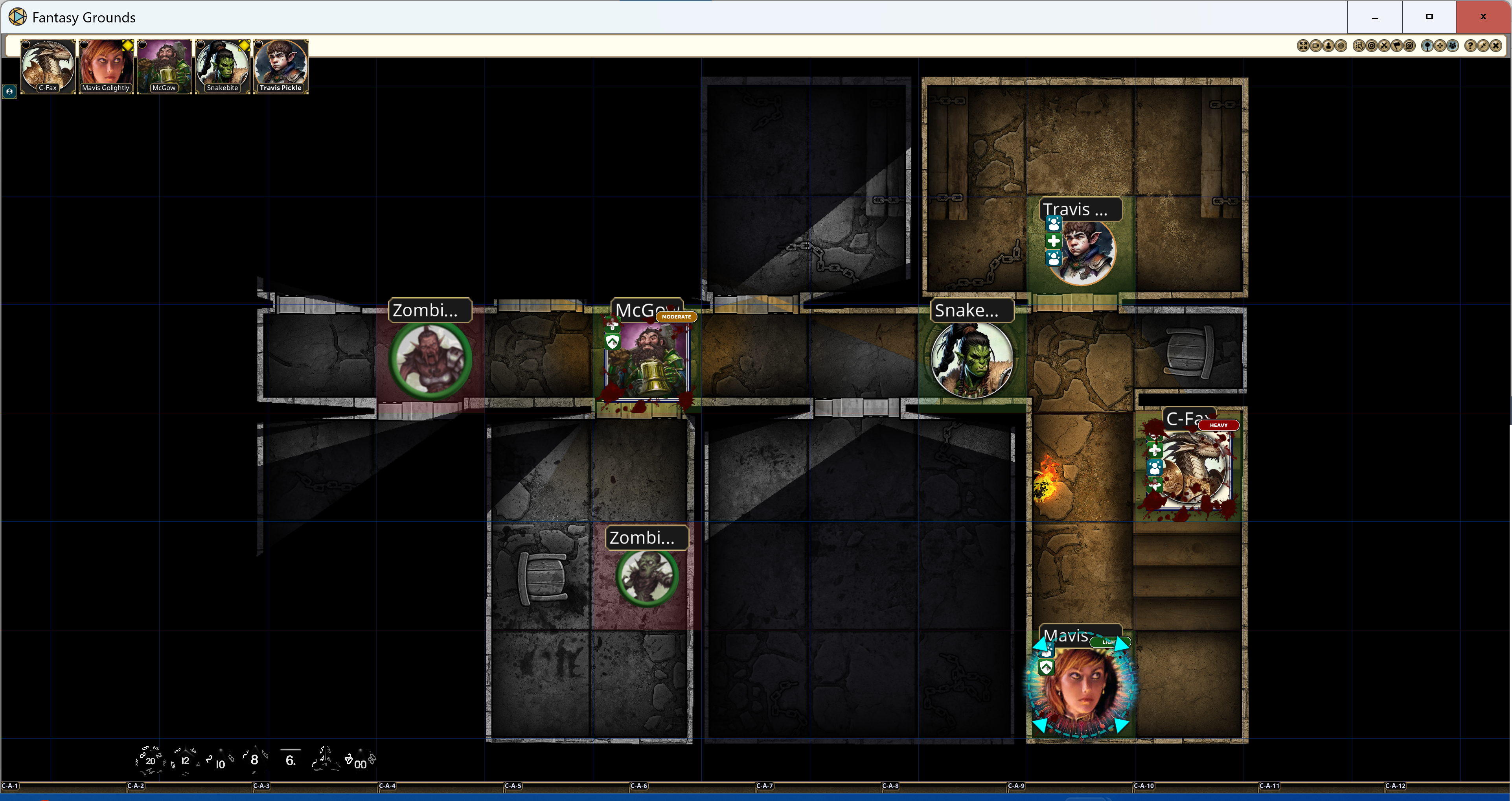The height and width of the screenshot is (801, 1512).
Task: Close the map with the toolbar X button
Action: pos(1495,46)
